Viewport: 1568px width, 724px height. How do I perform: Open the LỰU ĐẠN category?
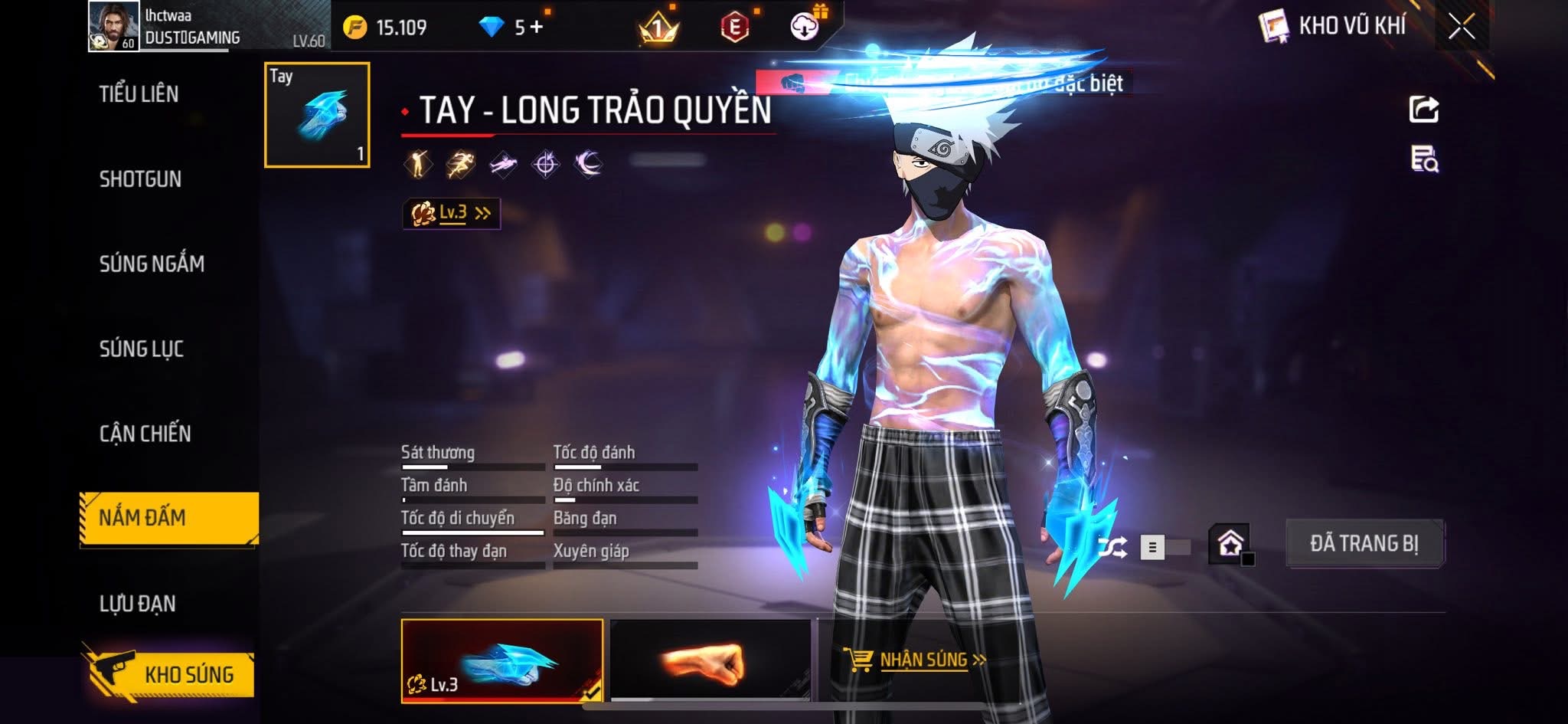coord(138,604)
